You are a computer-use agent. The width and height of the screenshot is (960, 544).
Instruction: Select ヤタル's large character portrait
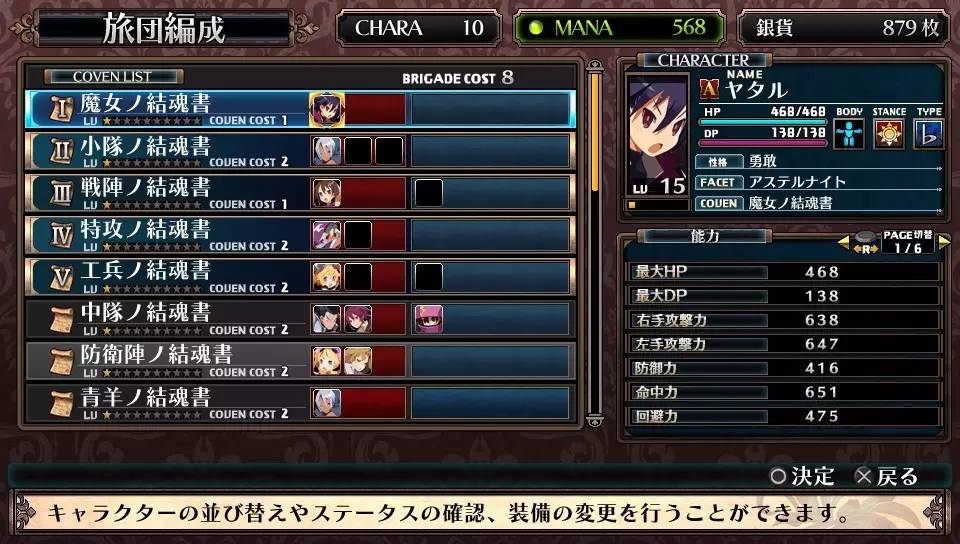coord(659,133)
